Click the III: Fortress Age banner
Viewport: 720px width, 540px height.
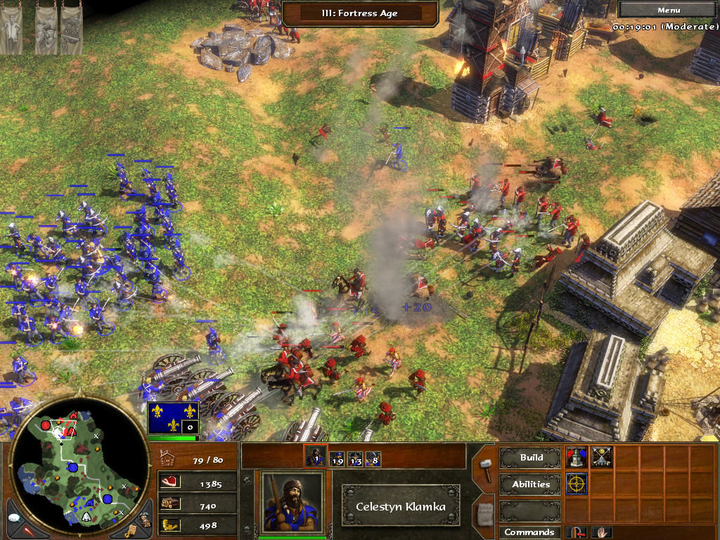pyautogui.click(x=360, y=13)
